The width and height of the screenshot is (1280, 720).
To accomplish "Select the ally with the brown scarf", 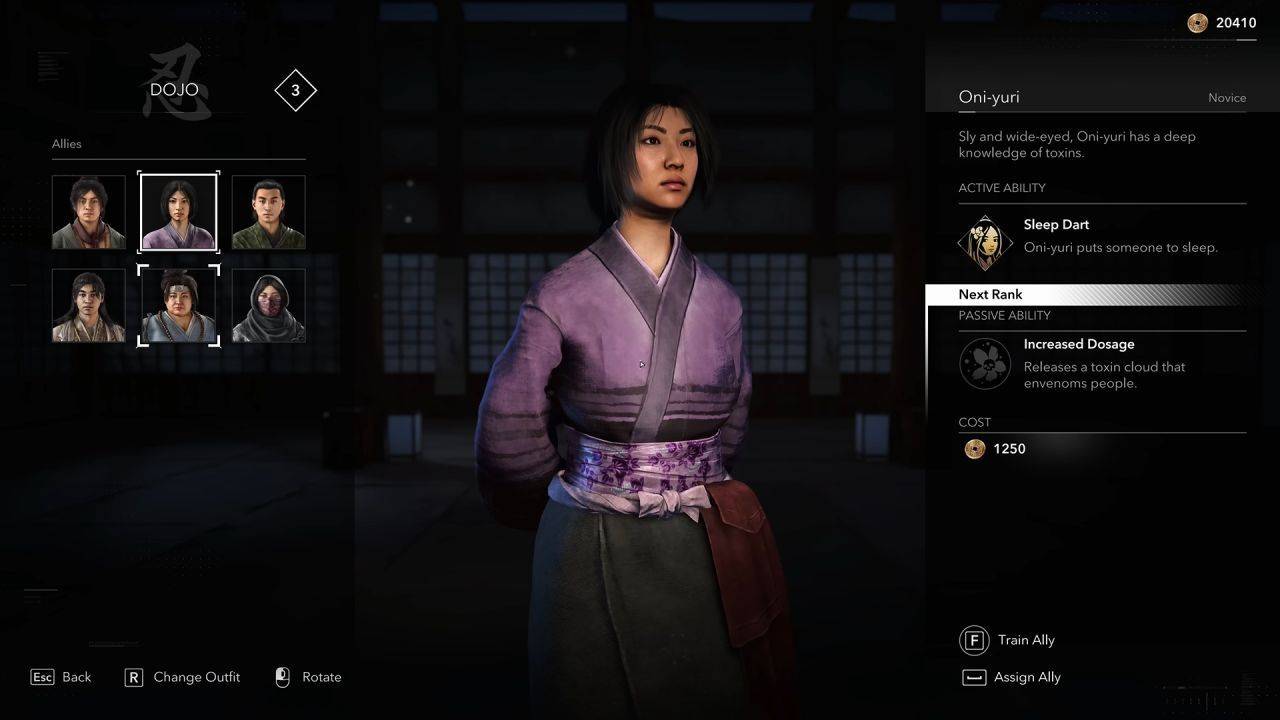I will 89,212.
